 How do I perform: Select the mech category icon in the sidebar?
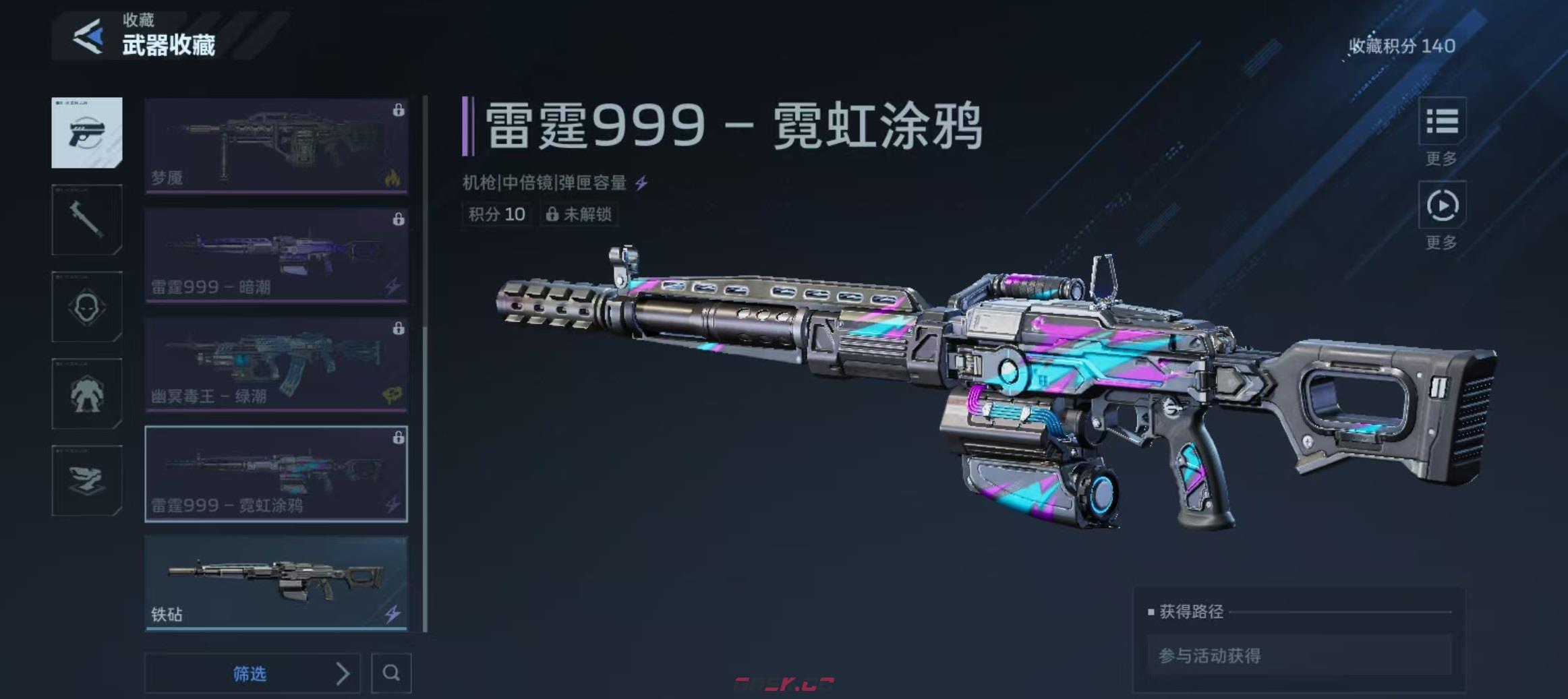coord(86,394)
